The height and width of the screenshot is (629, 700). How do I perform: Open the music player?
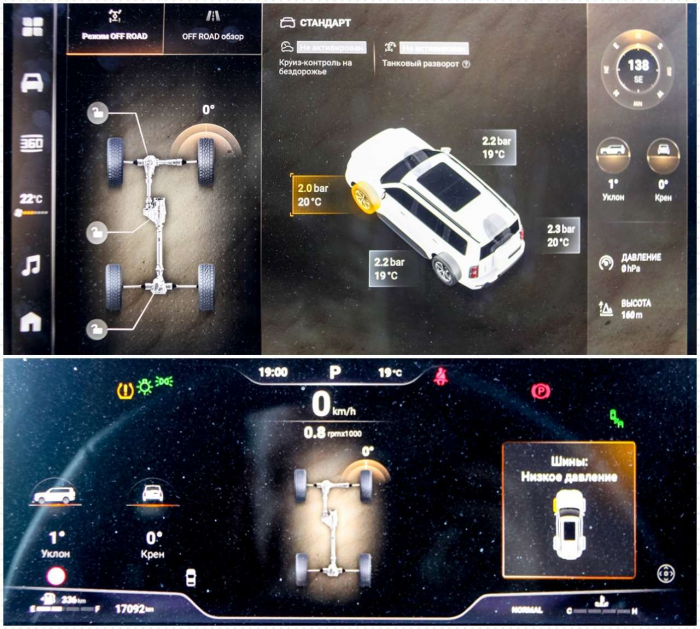[x=33, y=265]
